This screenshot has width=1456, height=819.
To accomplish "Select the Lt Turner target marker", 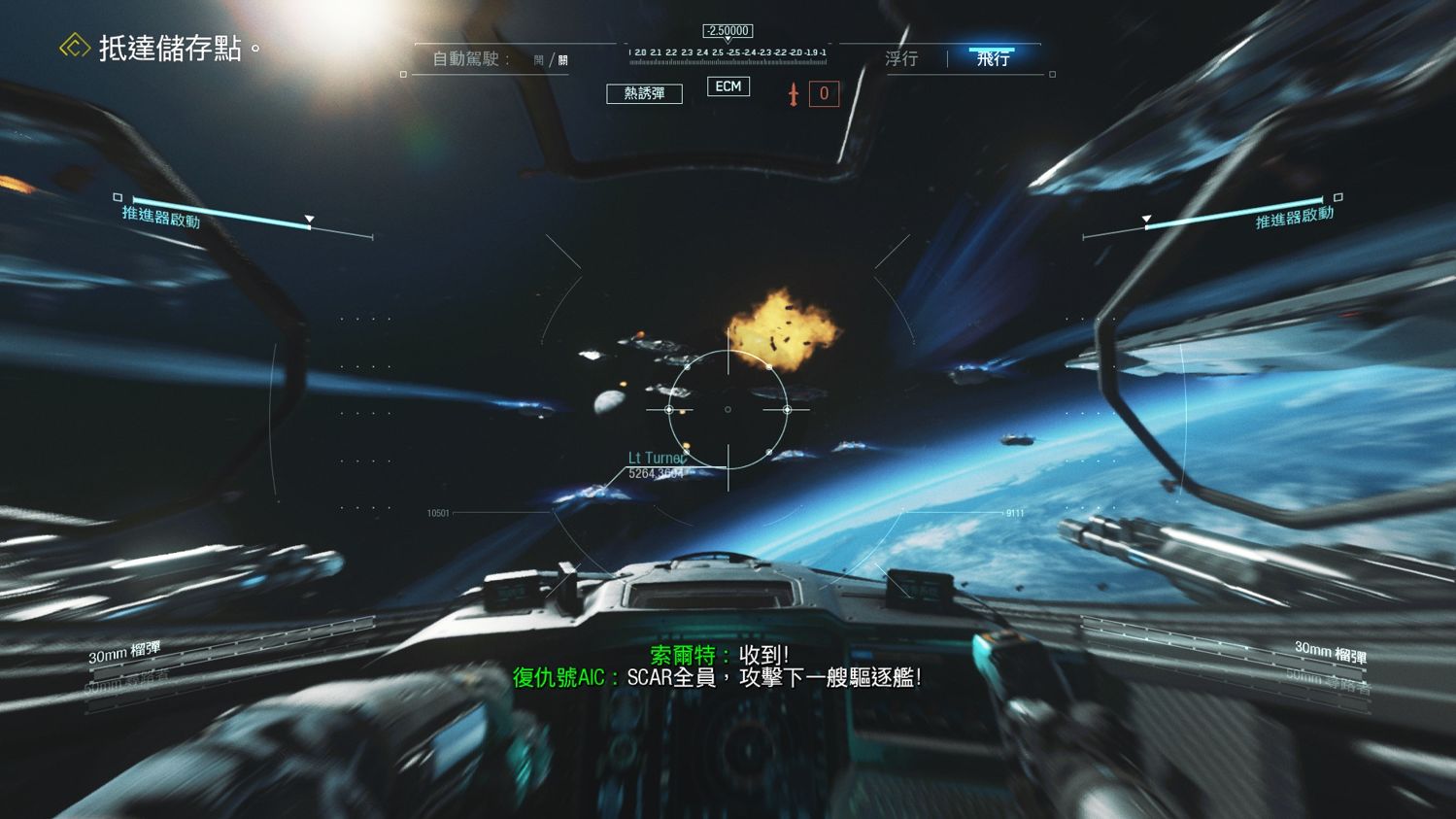I will point(660,456).
